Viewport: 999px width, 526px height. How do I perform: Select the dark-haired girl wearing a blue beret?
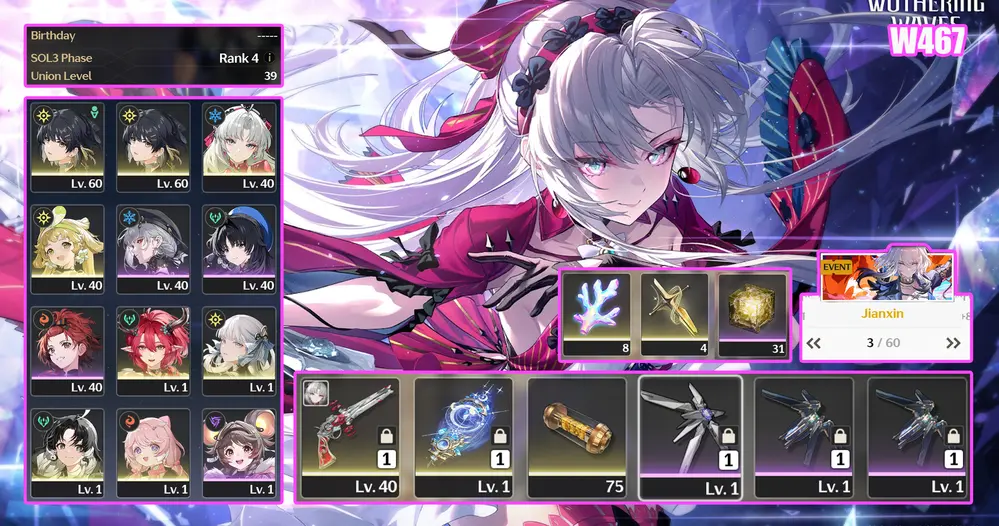tap(240, 248)
